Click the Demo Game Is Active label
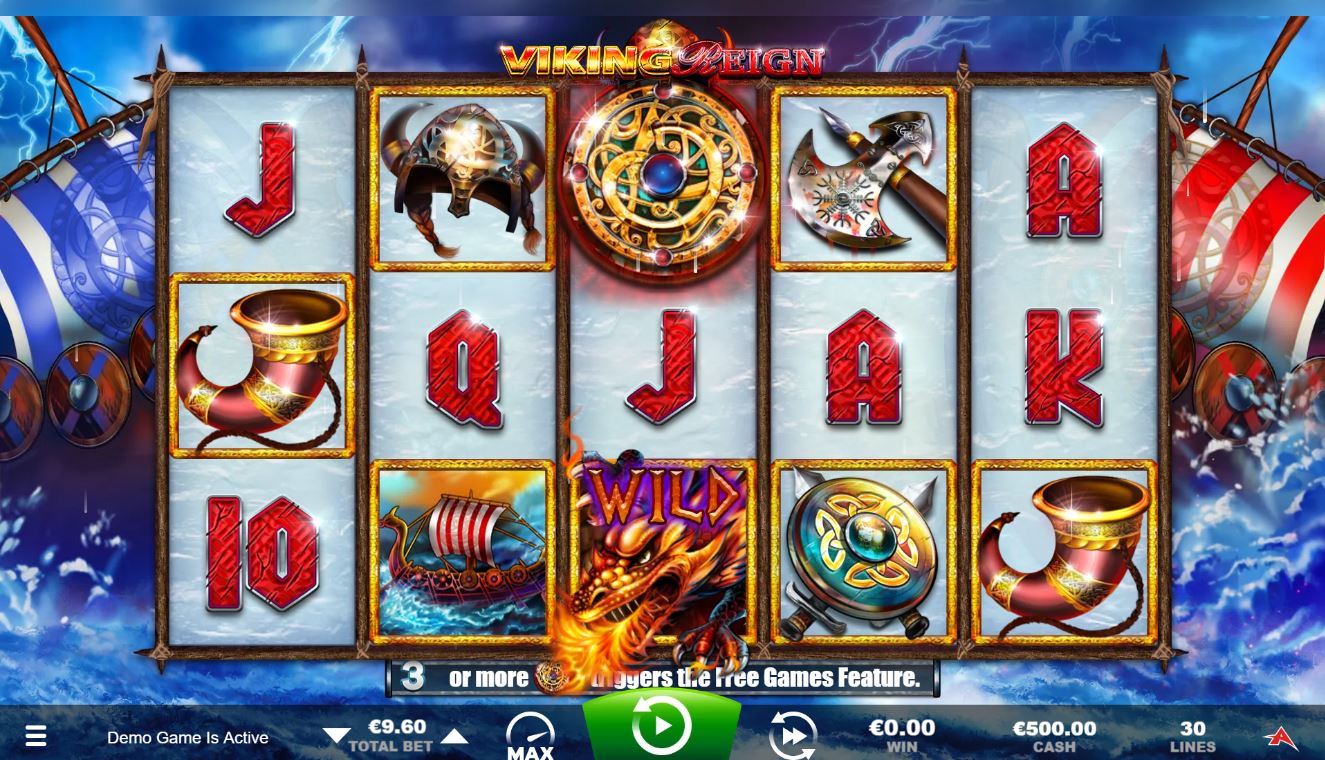This screenshot has width=1325, height=760. (x=186, y=738)
